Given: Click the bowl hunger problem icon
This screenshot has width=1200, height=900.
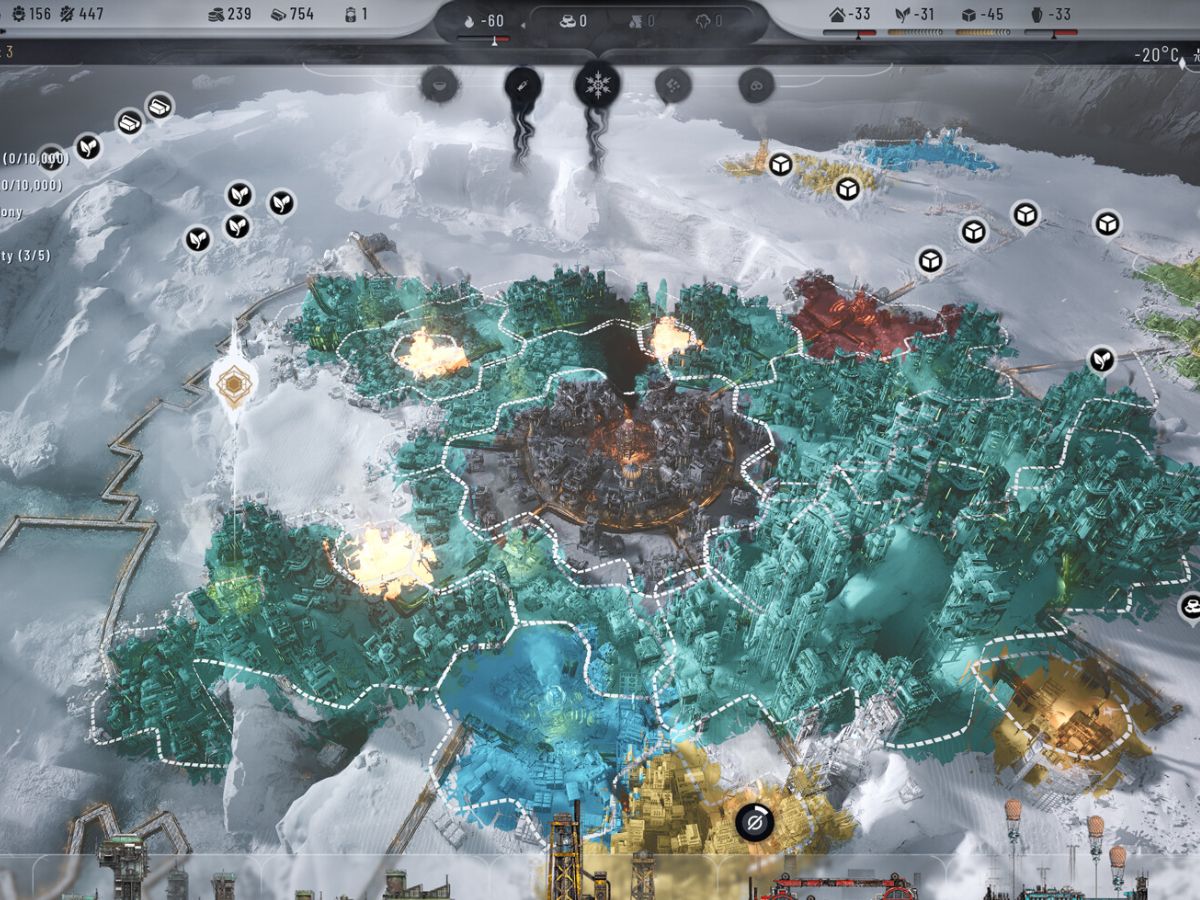Looking at the screenshot, I should (440, 85).
